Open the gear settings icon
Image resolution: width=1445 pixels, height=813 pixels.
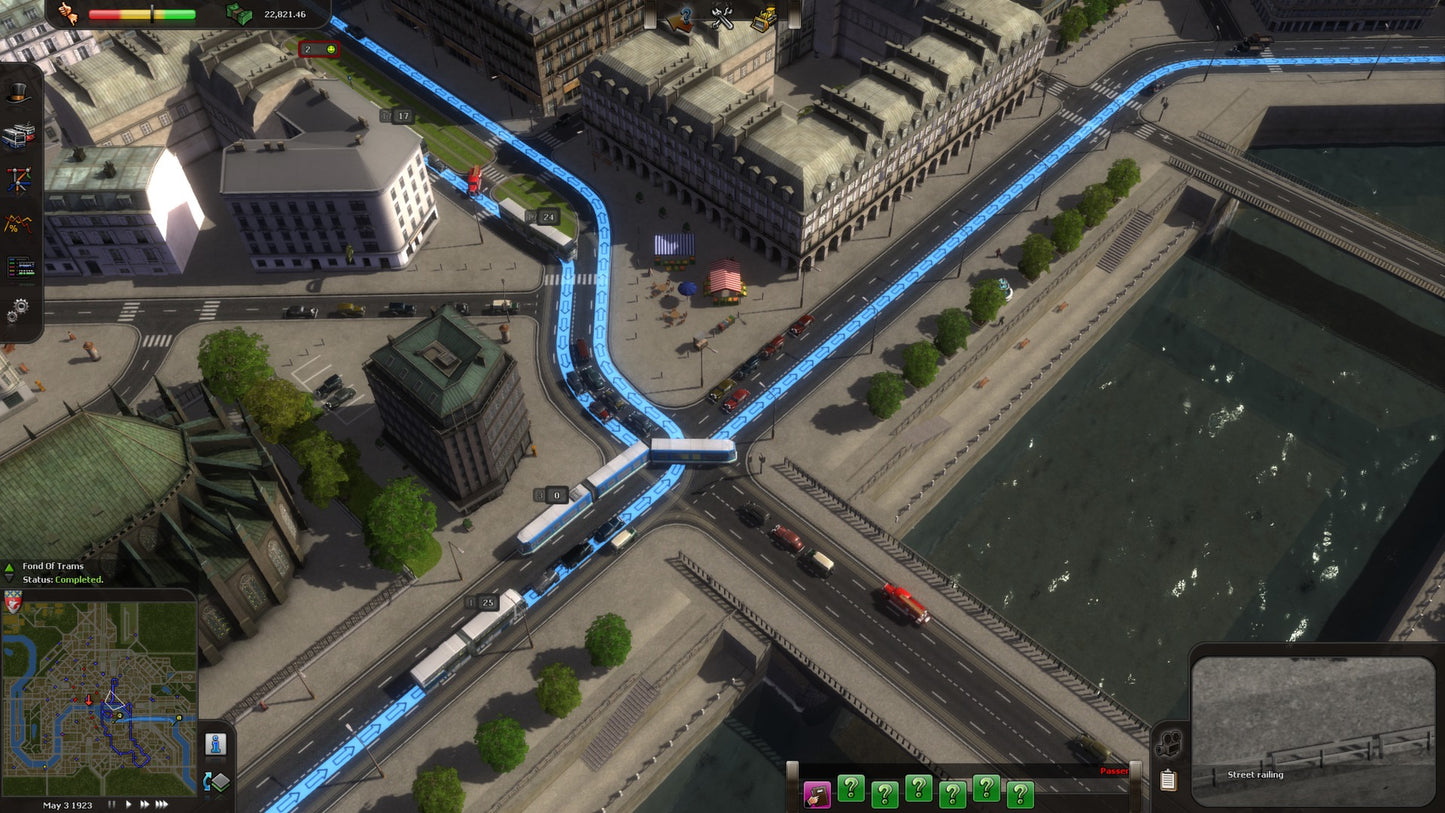[x=20, y=307]
